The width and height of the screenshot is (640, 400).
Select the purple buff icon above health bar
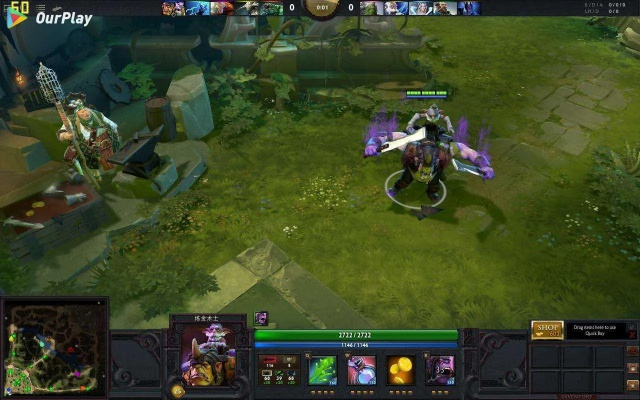click(x=261, y=318)
